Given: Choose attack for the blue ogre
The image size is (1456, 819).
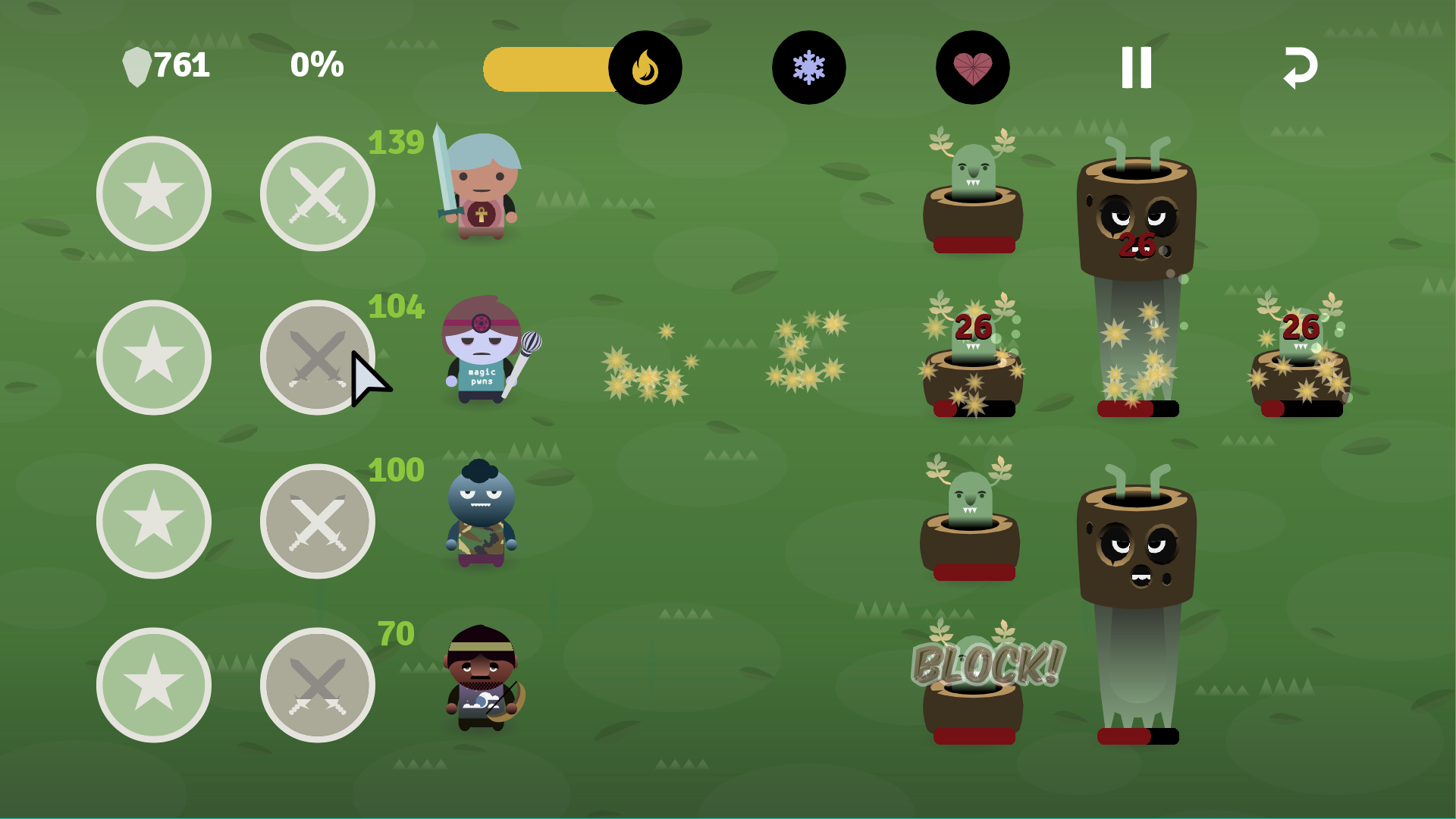Looking at the screenshot, I should pyautogui.click(x=318, y=521).
